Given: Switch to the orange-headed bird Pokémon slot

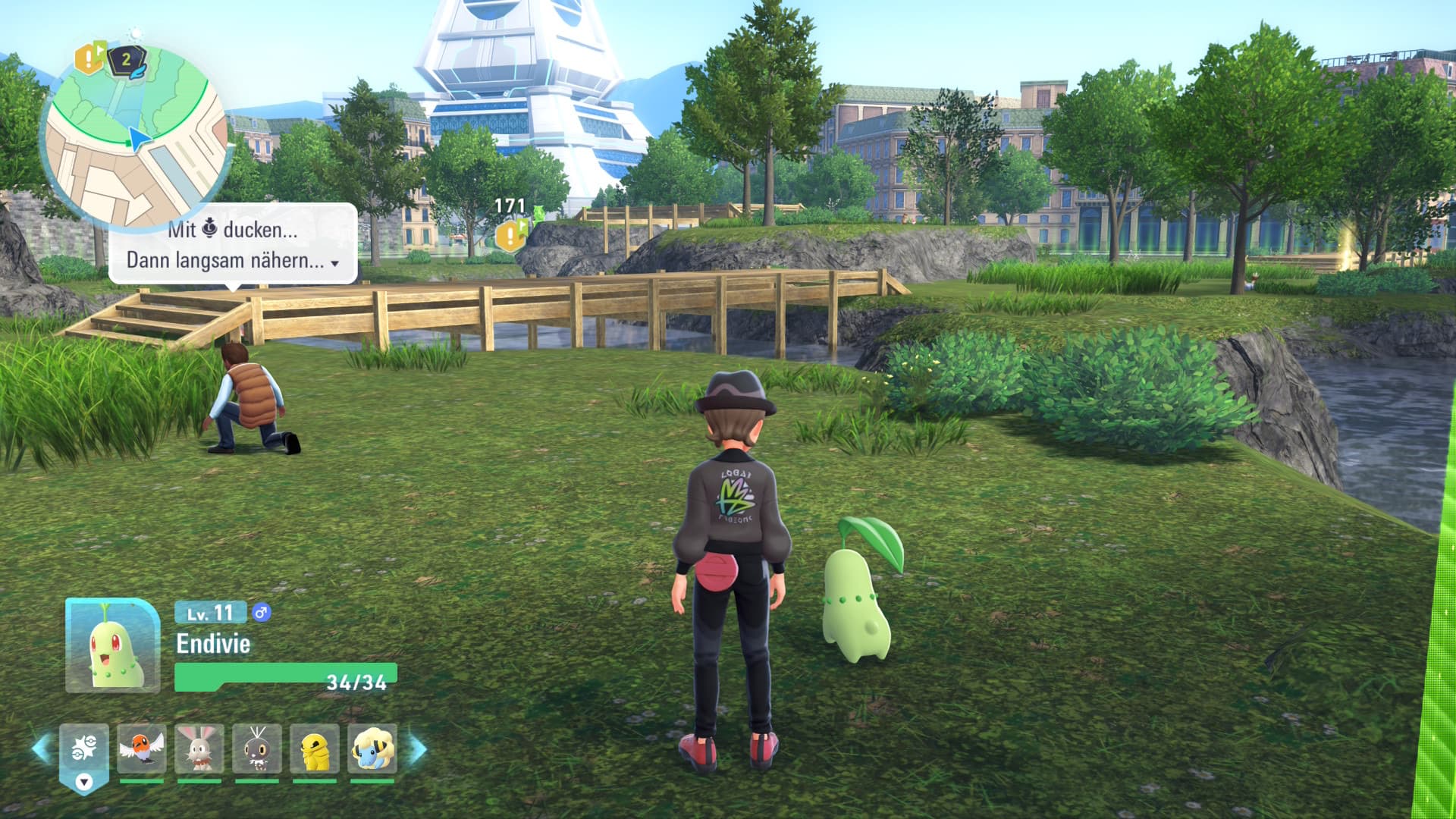Looking at the screenshot, I should (142, 749).
